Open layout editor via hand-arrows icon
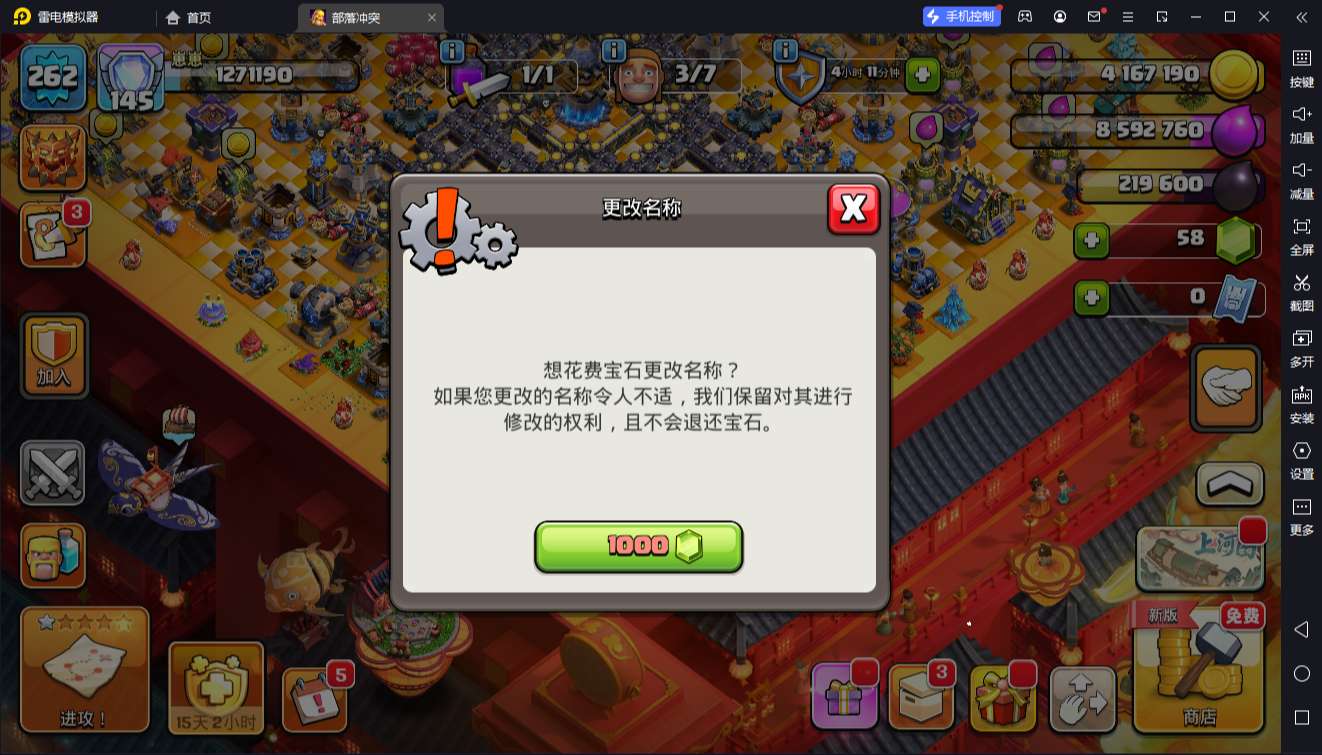The height and width of the screenshot is (755, 1322). tap(1084, 697)
